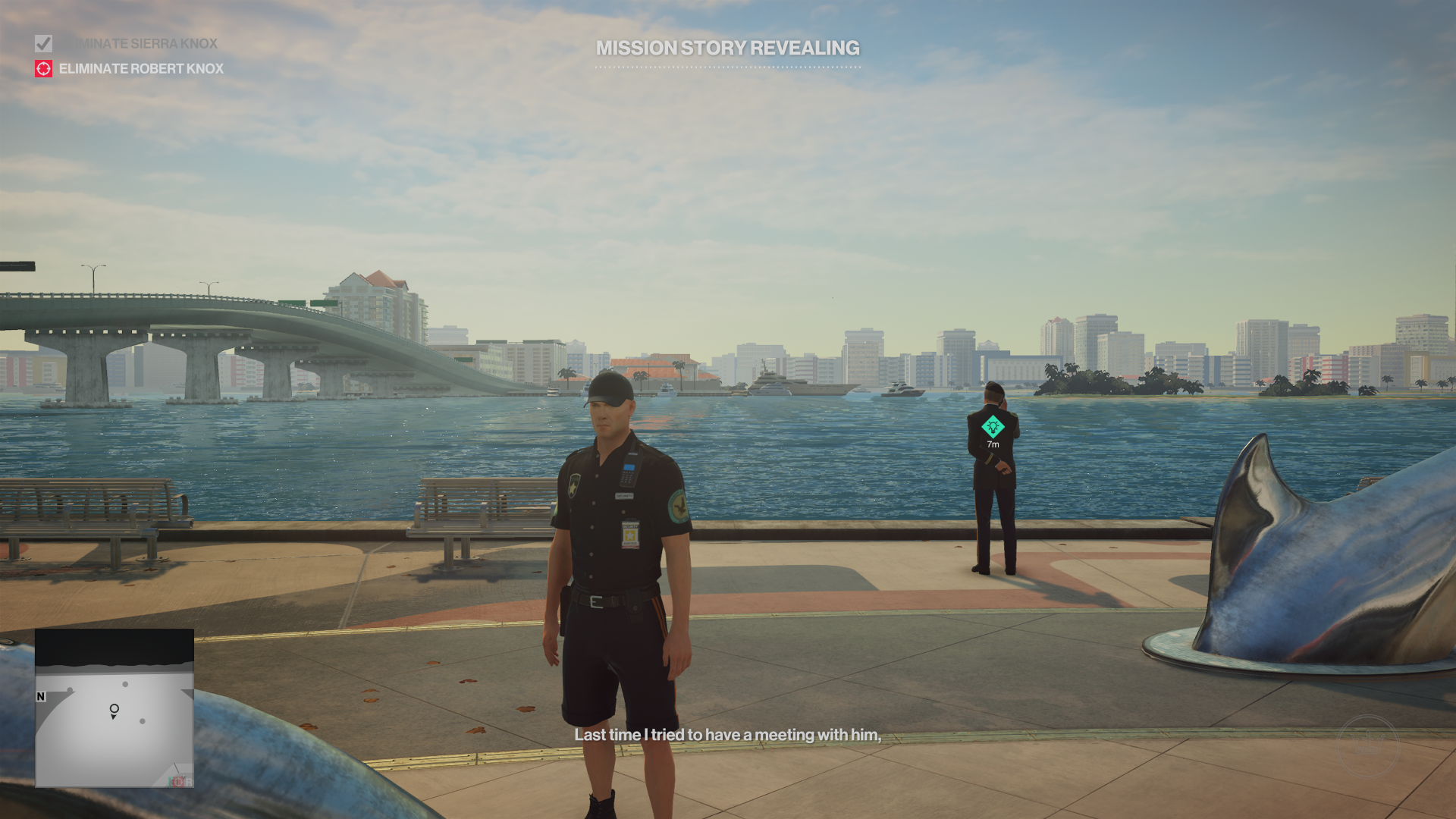Select the Mission Story Revealing header
1456x819 pixels.
click(727, 49)
